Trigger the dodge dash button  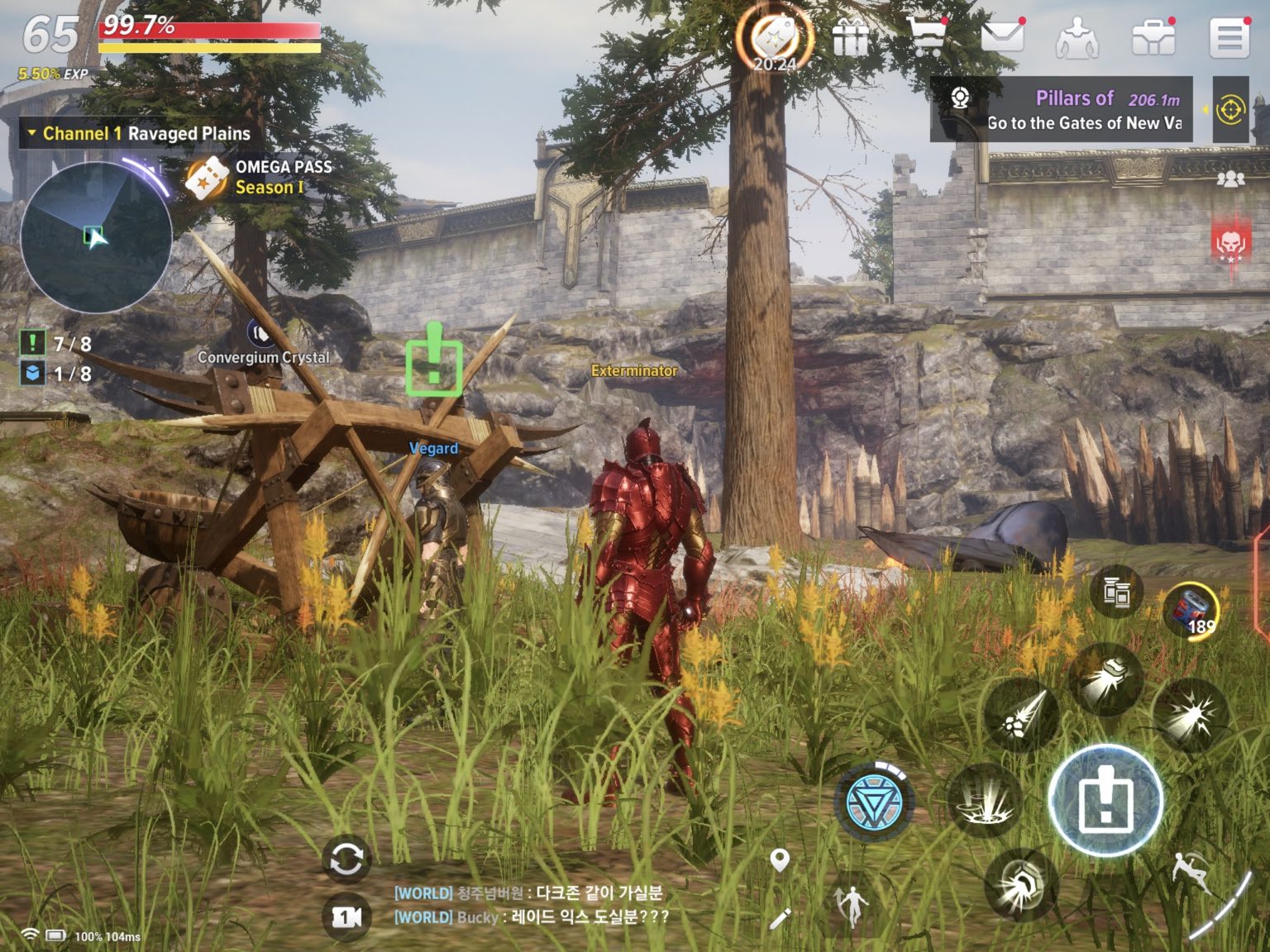coord(1192,873)
